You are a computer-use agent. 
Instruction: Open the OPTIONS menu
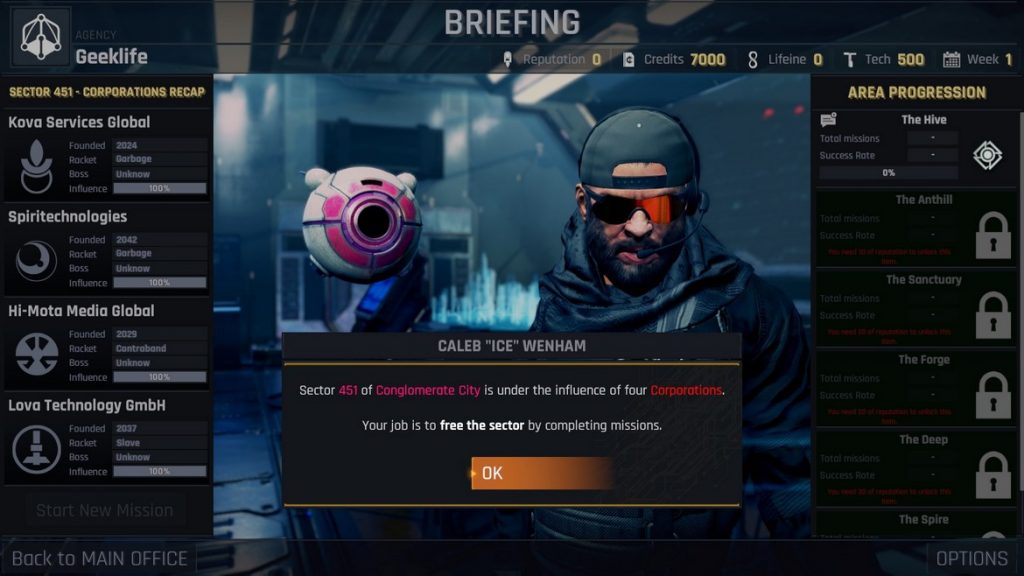coord(971,558)
